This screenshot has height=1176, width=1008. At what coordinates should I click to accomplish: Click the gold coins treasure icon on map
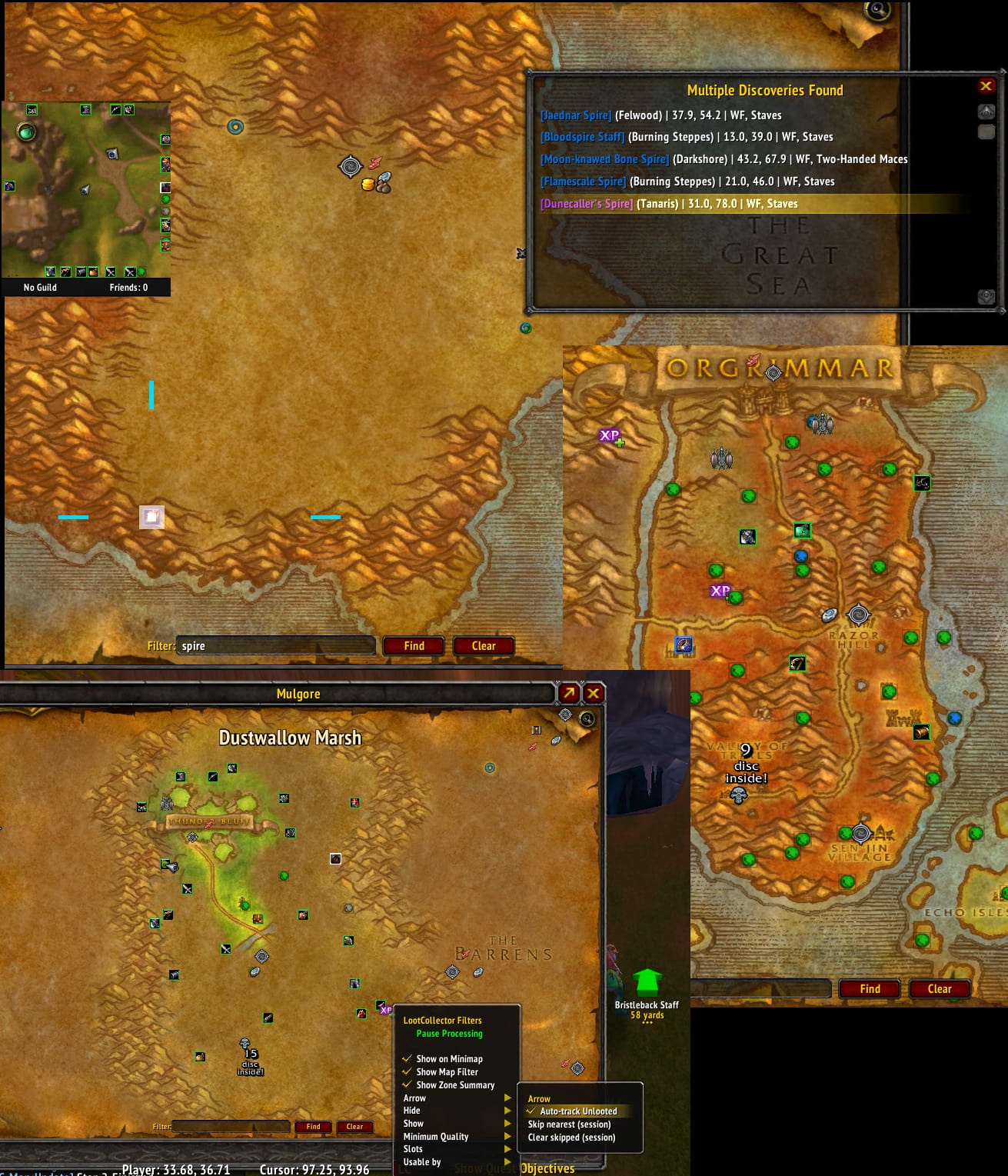click(x=368, y=185)
